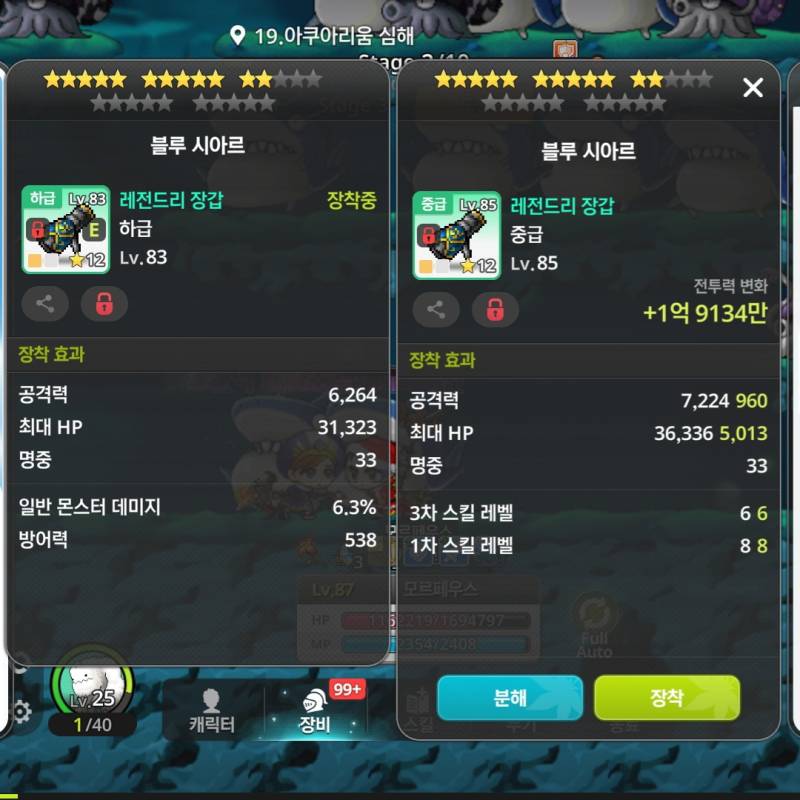Screen dimensions: 800x800
Task: Tap the blue 분해 dismantle button
Action: pos(509,698)
